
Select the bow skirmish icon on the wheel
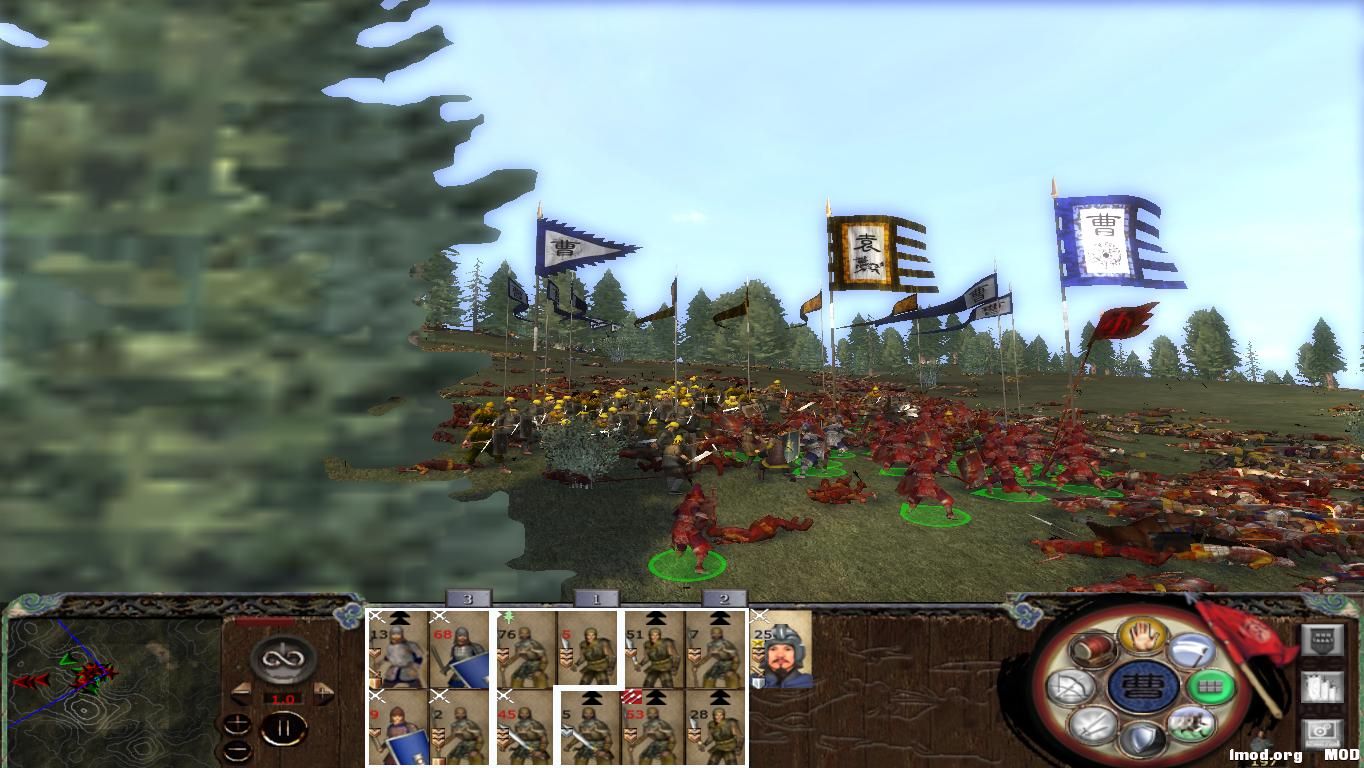[x=1069, y=685]
